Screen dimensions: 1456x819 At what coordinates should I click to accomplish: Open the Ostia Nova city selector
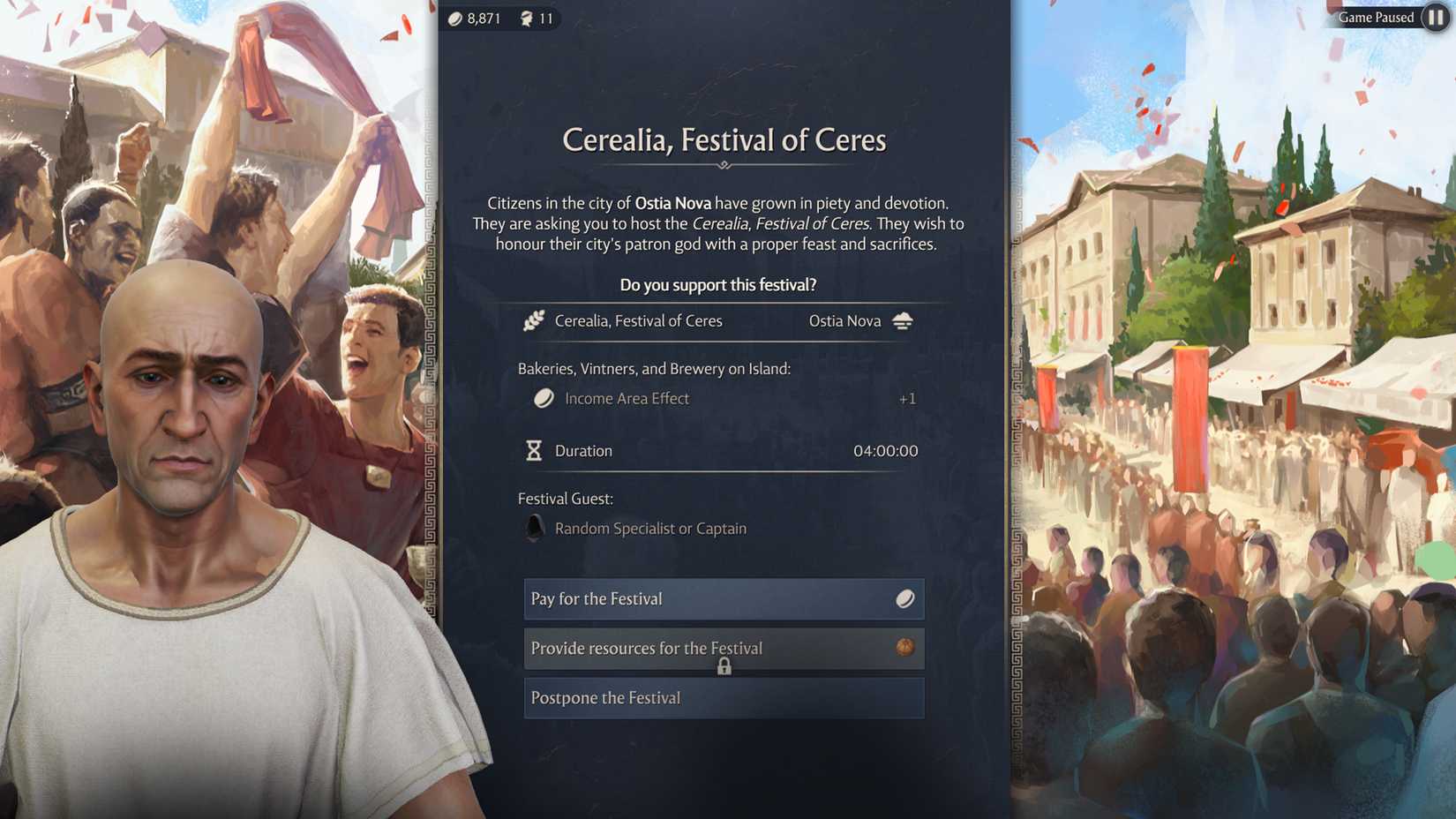coord(844,321)
